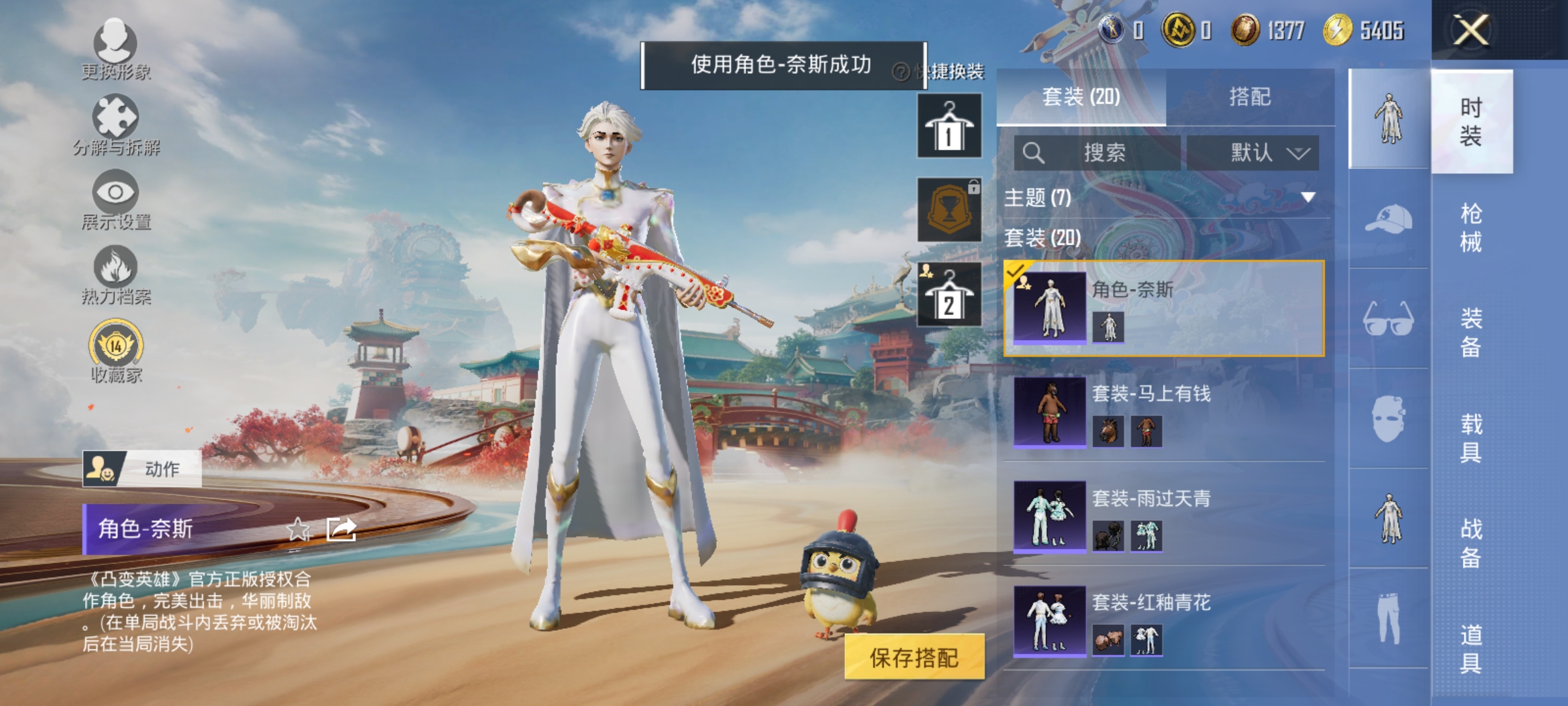The width and height of the screenshot is (1568, 706).
Task: Switch to the 搭配 tab
Action: (x=1252, y=97)
